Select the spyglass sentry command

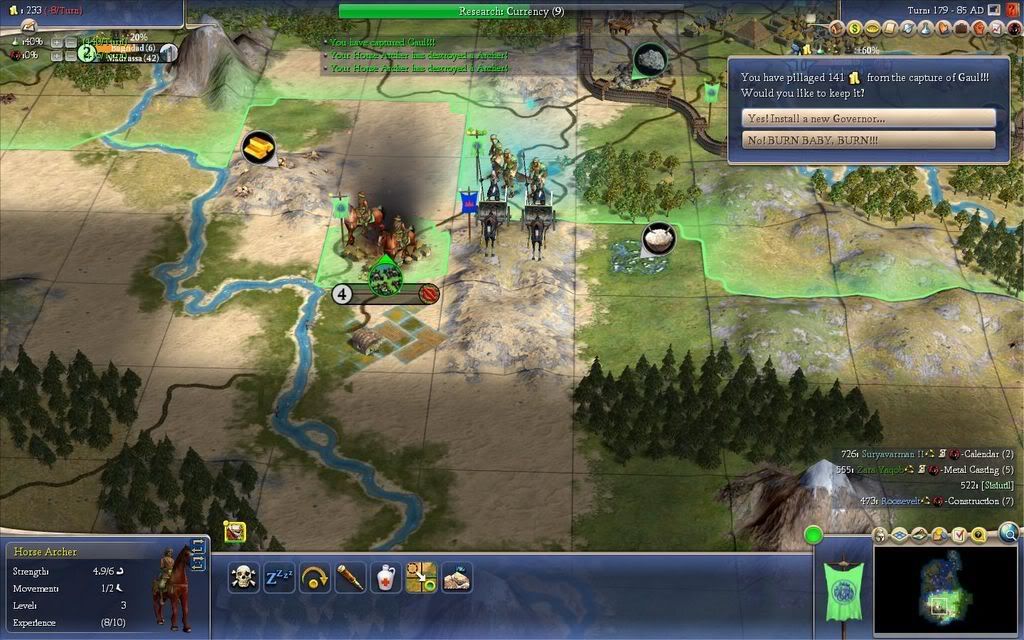point(350,577)
